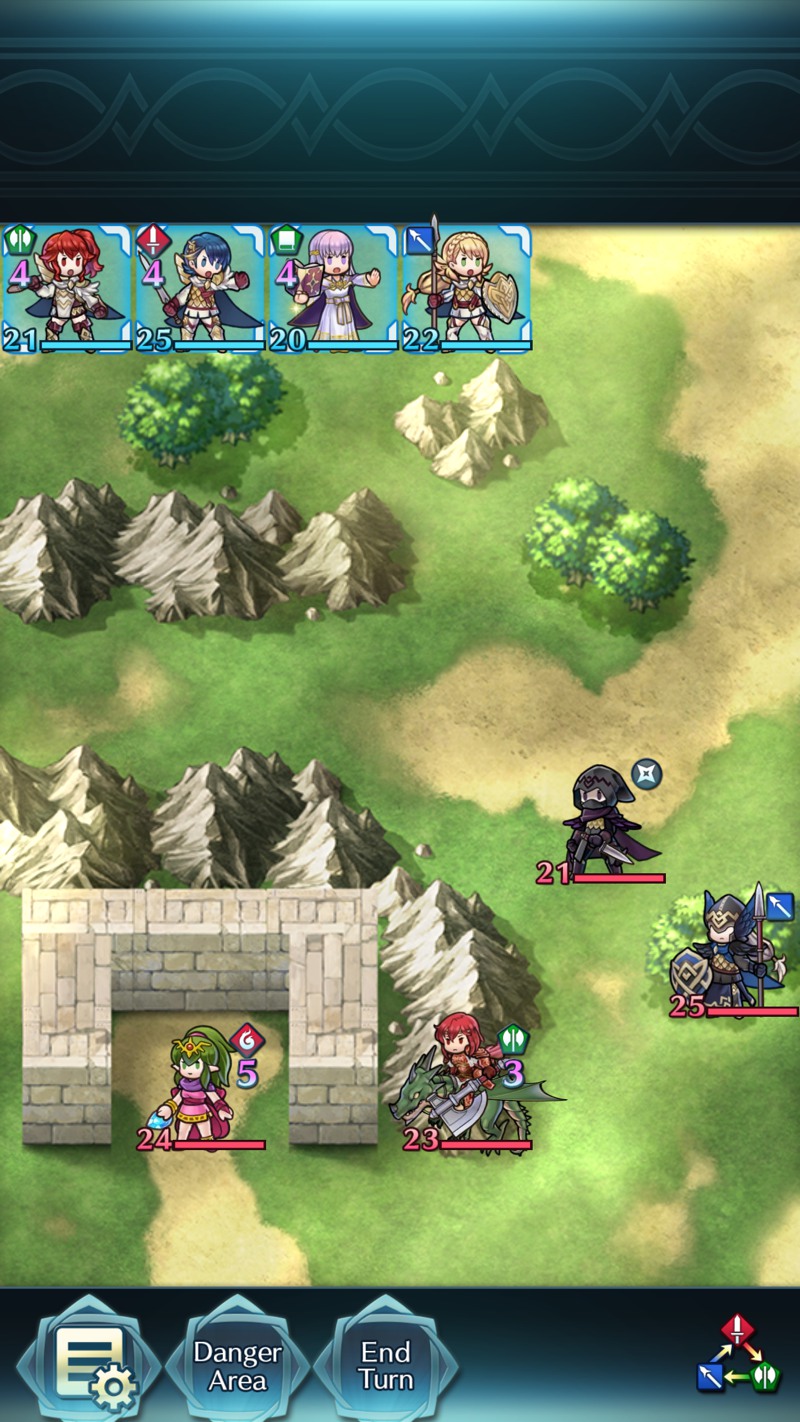Toggle the Danger Area display
This screenshot has width=800, height=1422.
click(237, 1366)
